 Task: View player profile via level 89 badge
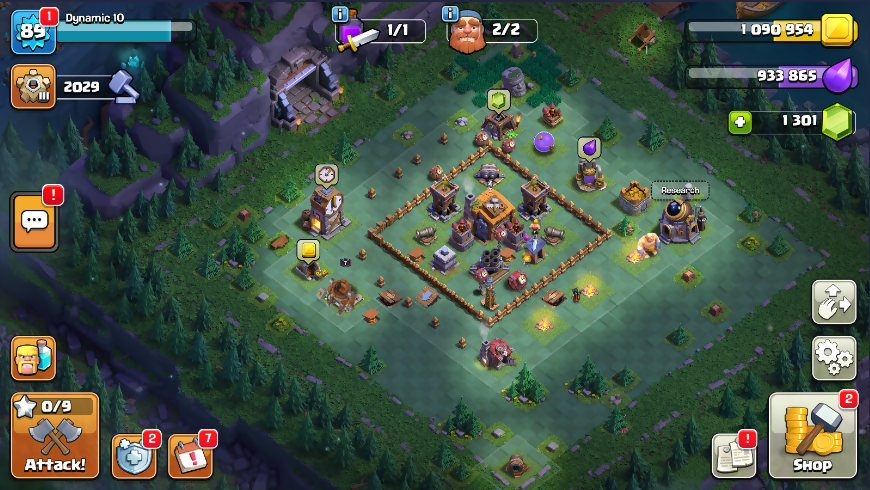tap(32, 31)
